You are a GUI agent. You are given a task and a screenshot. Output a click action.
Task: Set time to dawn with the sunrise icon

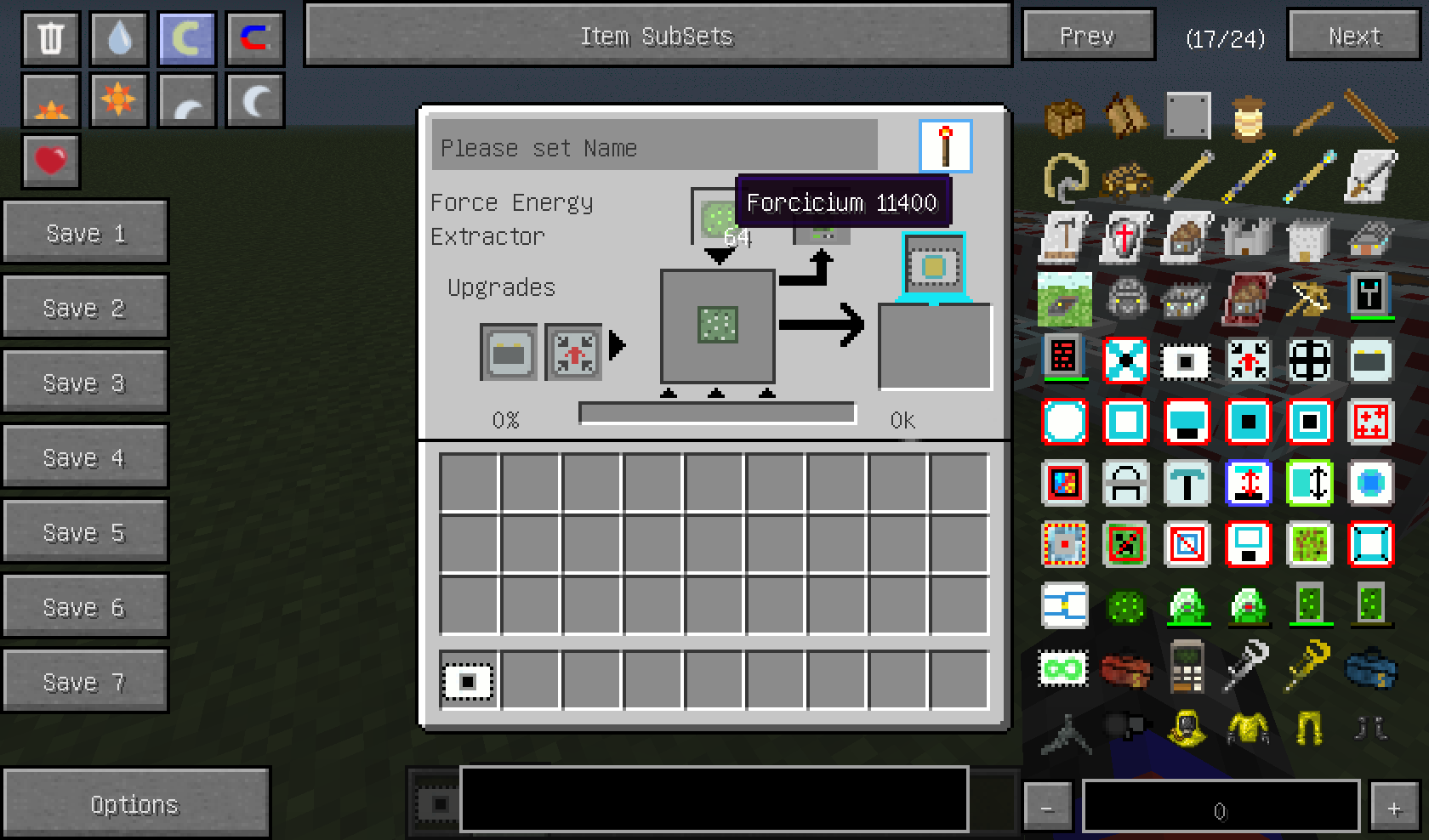point(49,99)
